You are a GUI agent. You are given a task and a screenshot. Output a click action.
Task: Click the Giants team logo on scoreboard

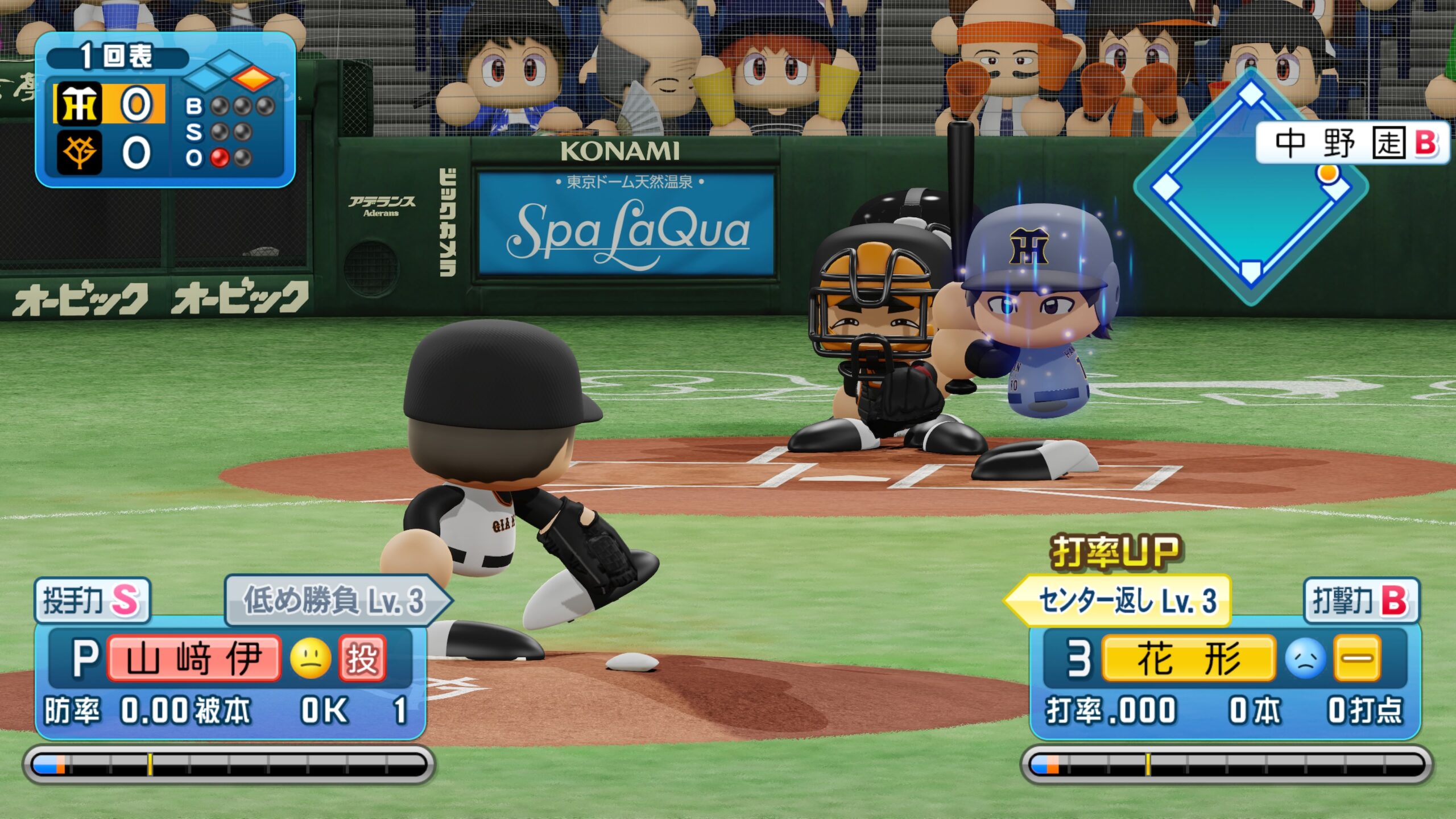78,152
